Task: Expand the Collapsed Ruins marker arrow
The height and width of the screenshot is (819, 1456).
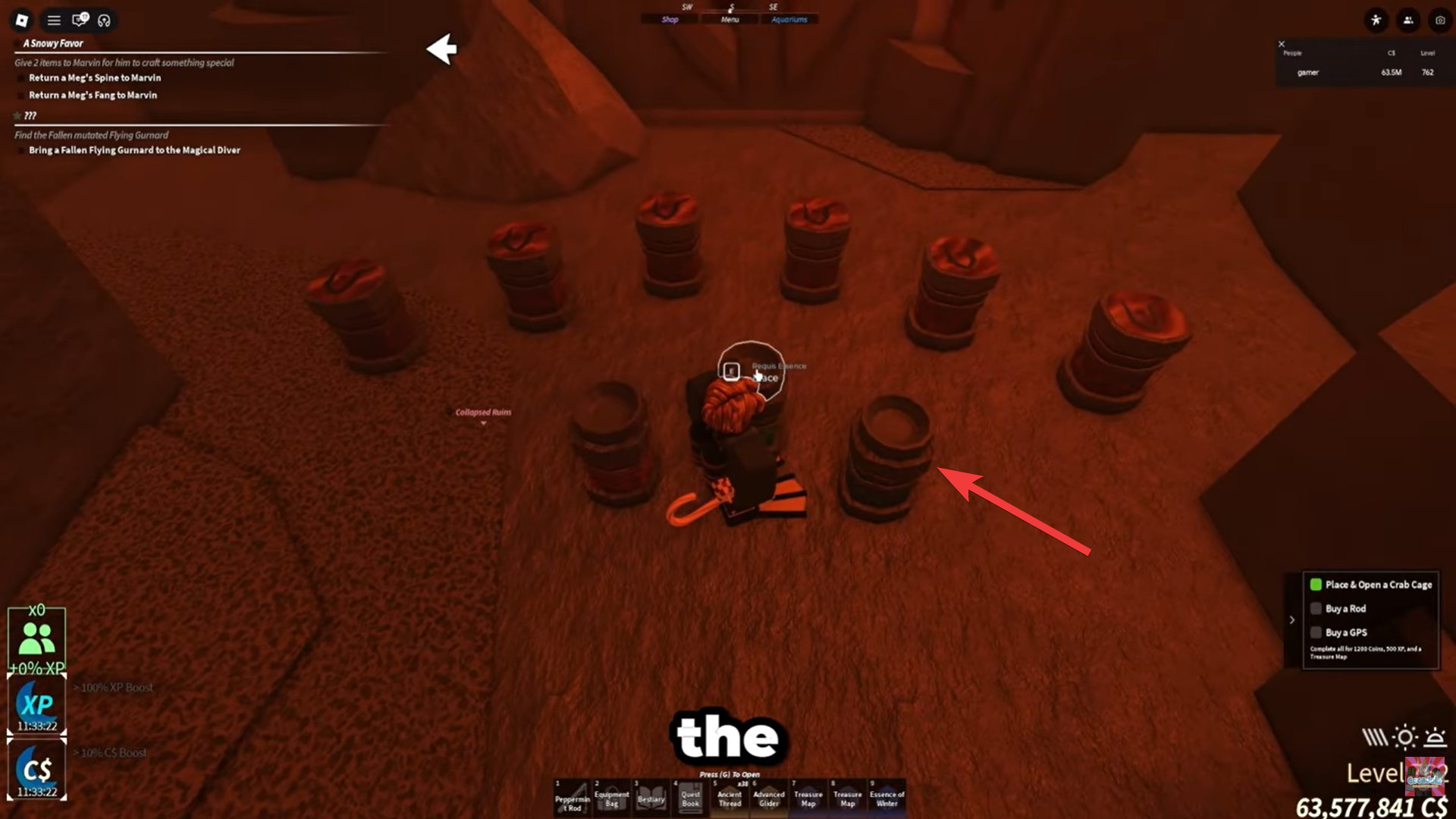Action: pyautogui.click(x=483, y=422)
